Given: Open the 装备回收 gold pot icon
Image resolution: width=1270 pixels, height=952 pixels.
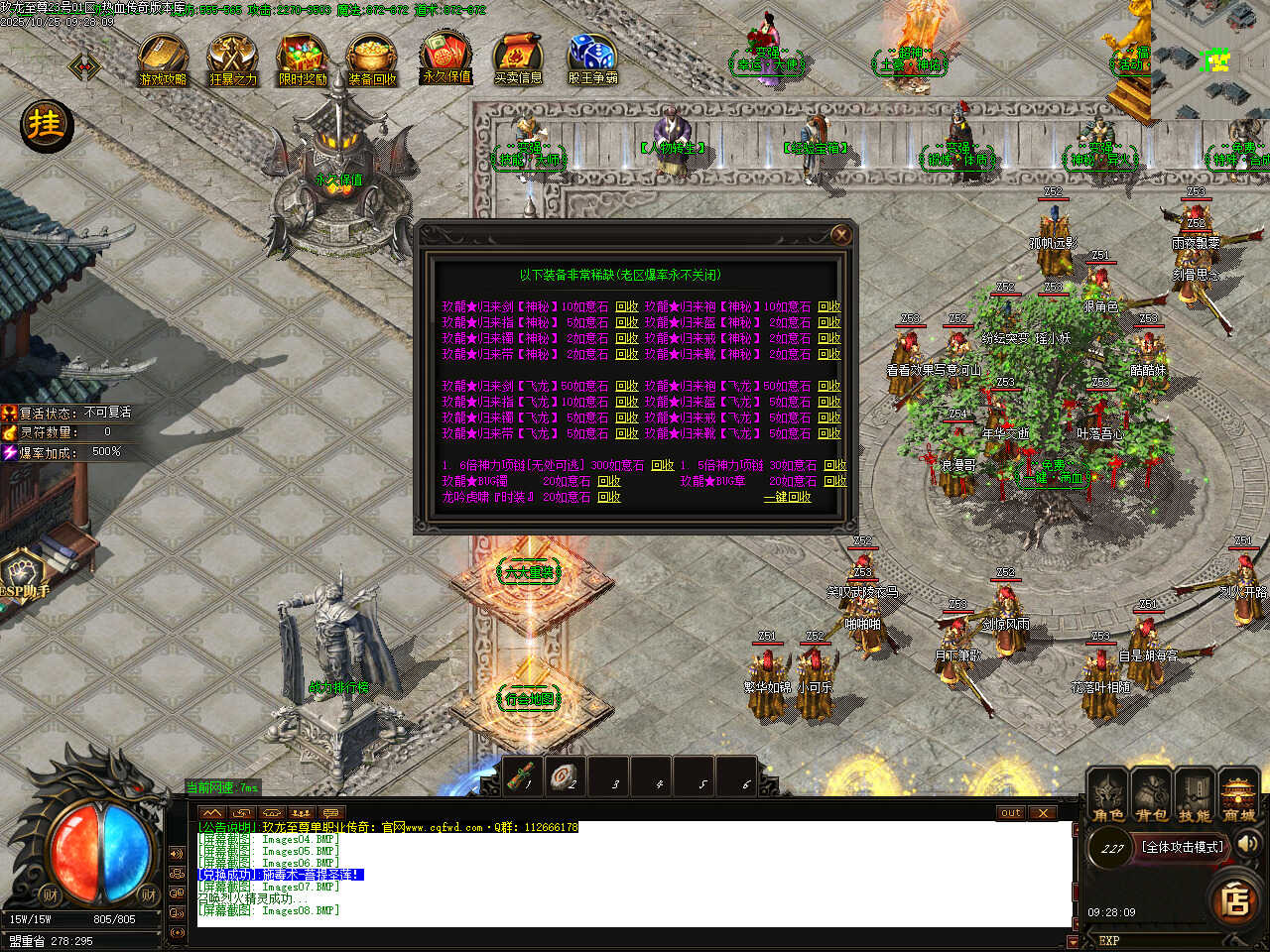Looking at the screenshot, I should (372, 59).
